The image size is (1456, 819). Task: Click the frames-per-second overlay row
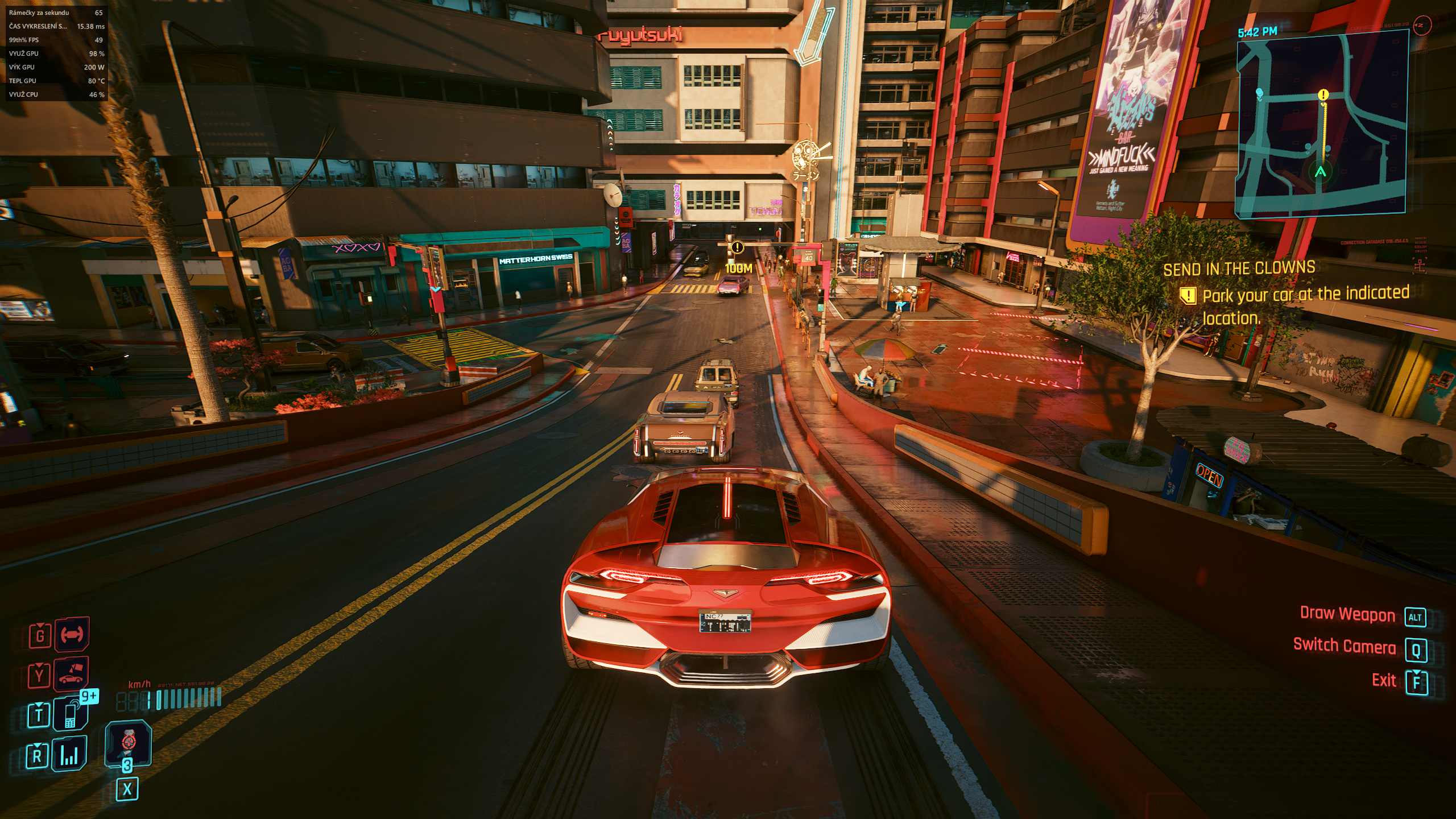coord(56,13)
